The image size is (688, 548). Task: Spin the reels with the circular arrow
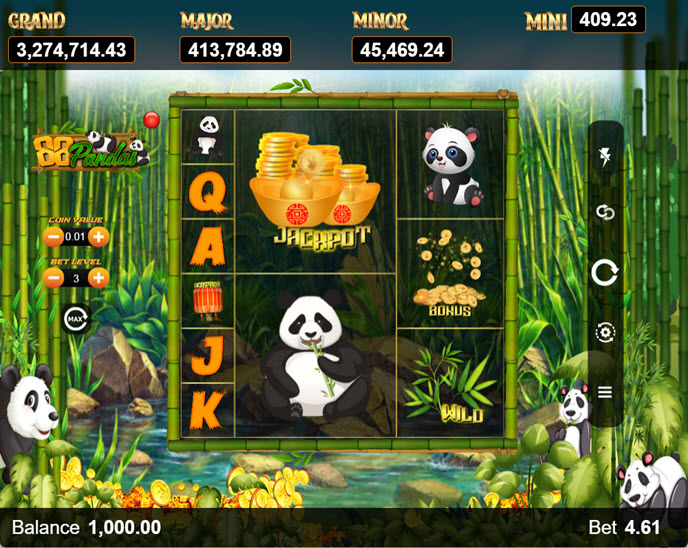(605, 272)
